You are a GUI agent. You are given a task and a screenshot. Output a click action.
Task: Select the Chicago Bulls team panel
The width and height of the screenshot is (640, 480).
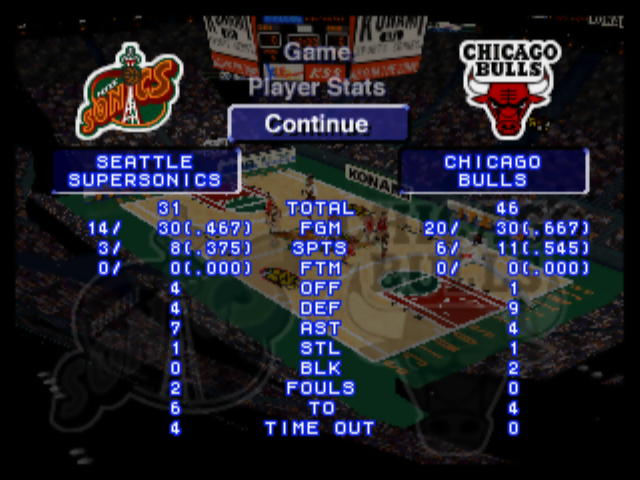point(493,171)
